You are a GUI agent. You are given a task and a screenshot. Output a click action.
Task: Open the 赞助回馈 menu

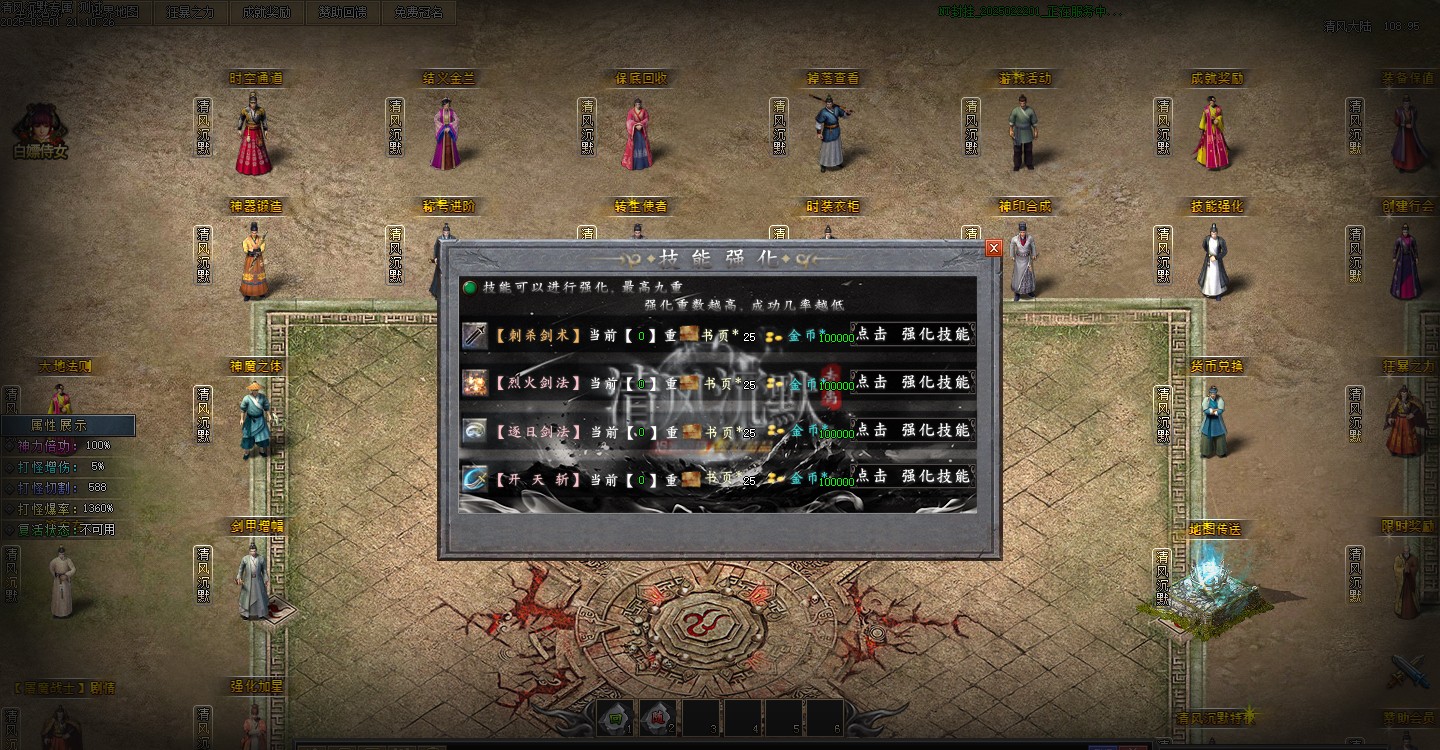pyautogui.click(x=343, y=13)
